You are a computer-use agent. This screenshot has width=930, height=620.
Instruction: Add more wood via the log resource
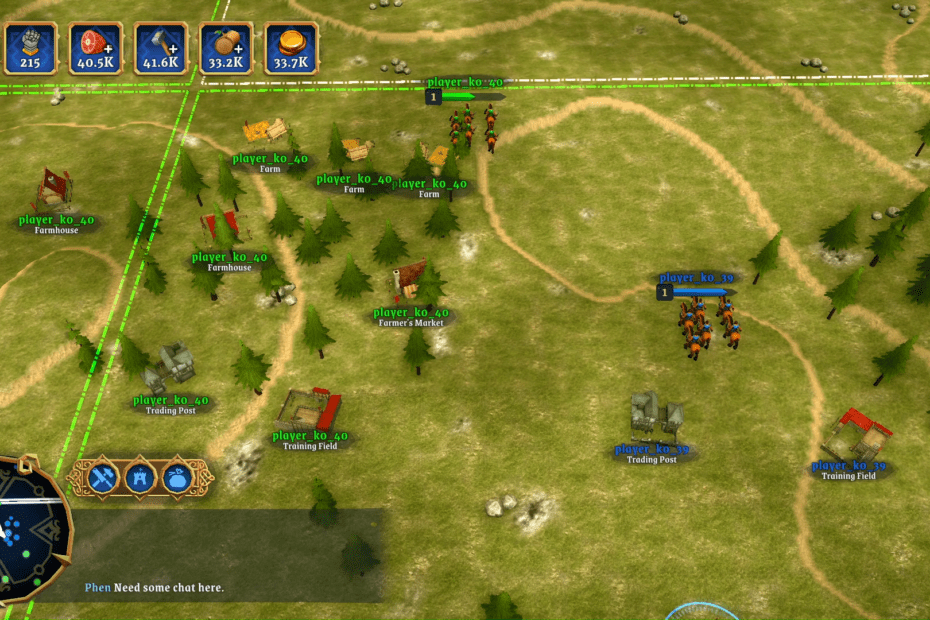point(226,48)
